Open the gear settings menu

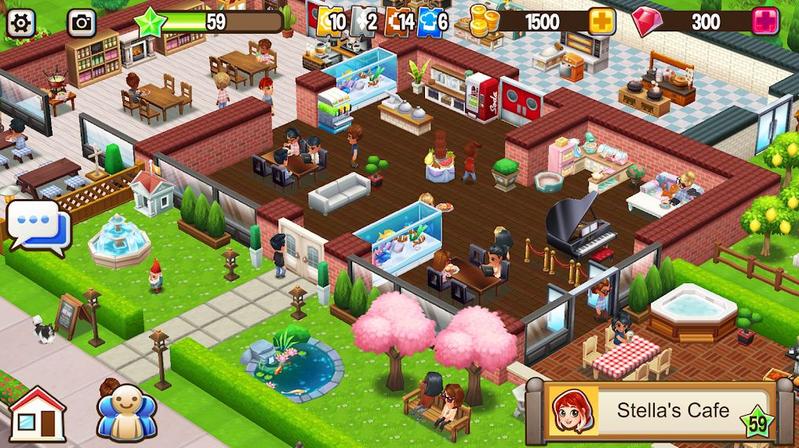tap(21, 20)
